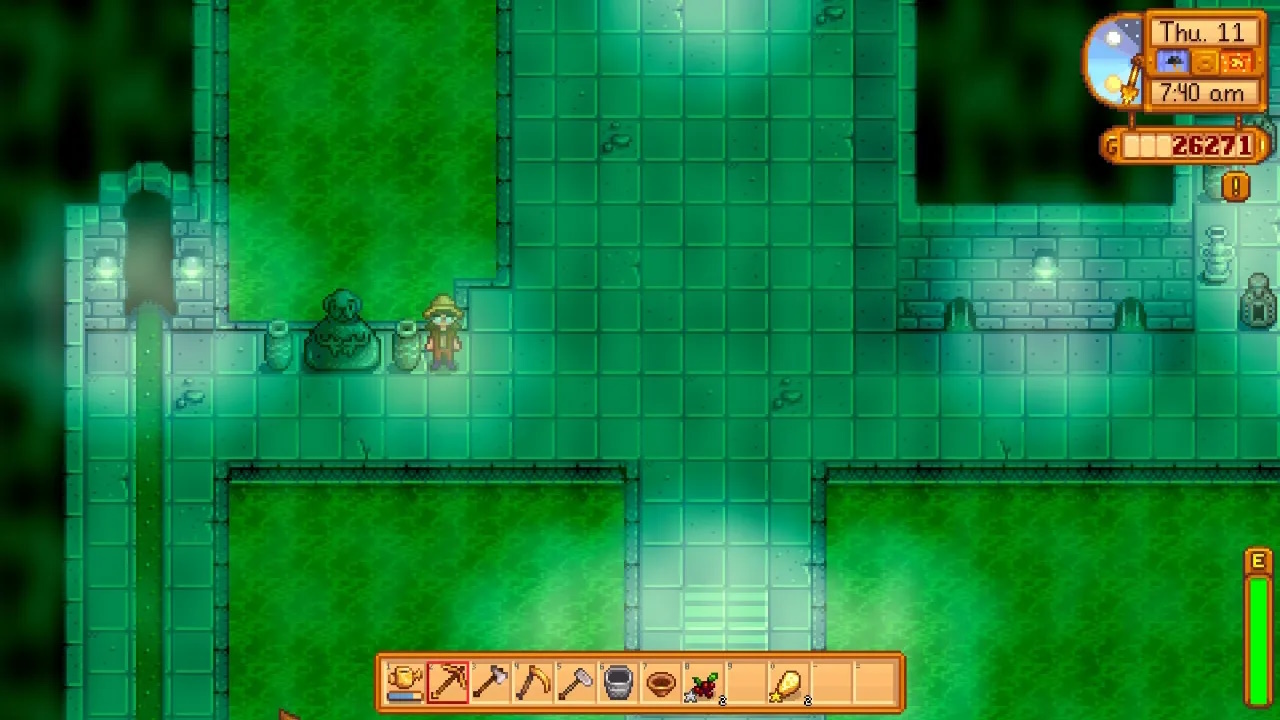Click the mossy slime statue beside player

pos(343,330)
